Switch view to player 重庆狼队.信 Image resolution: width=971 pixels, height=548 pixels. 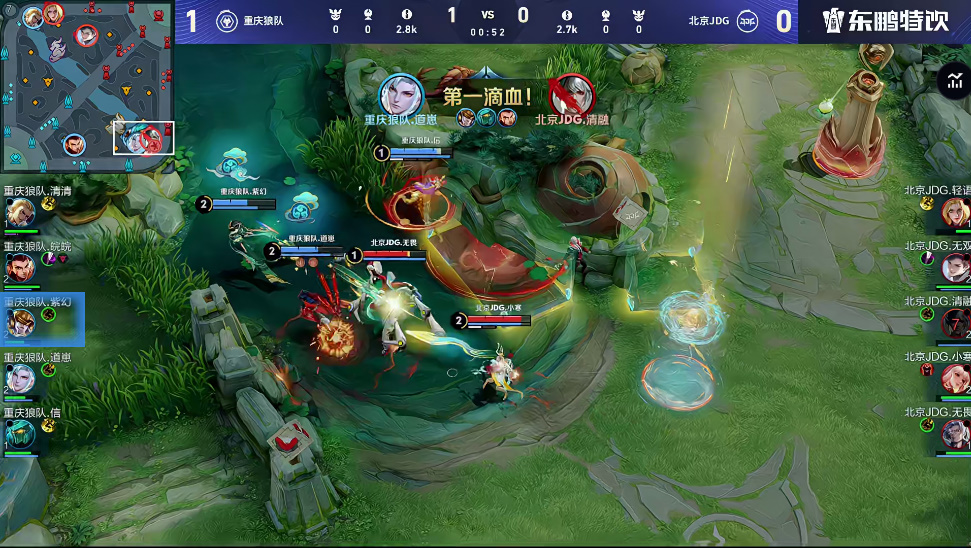[20, 432]
